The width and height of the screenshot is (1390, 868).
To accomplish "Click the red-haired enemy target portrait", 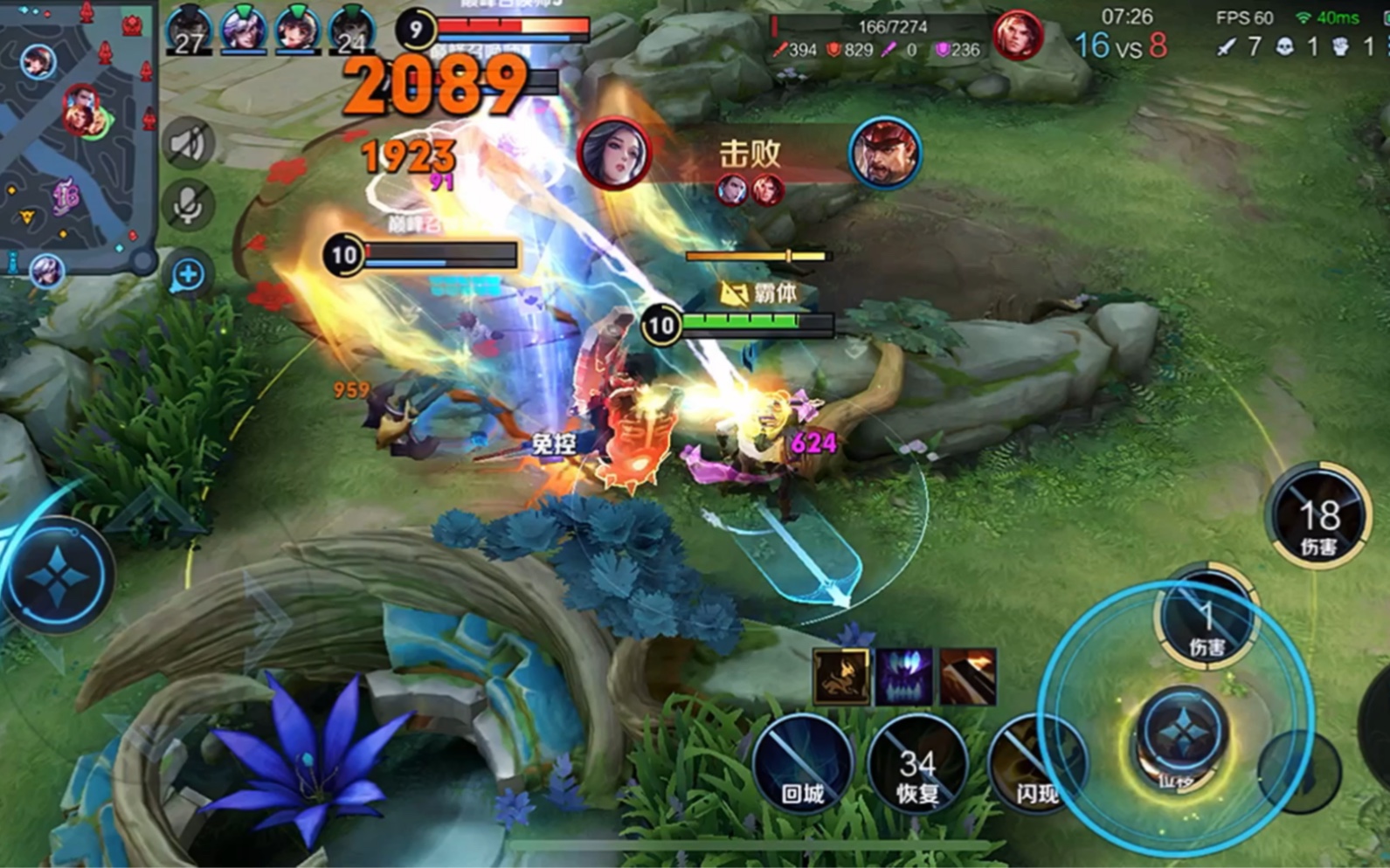I will (x=1016, y=37).
